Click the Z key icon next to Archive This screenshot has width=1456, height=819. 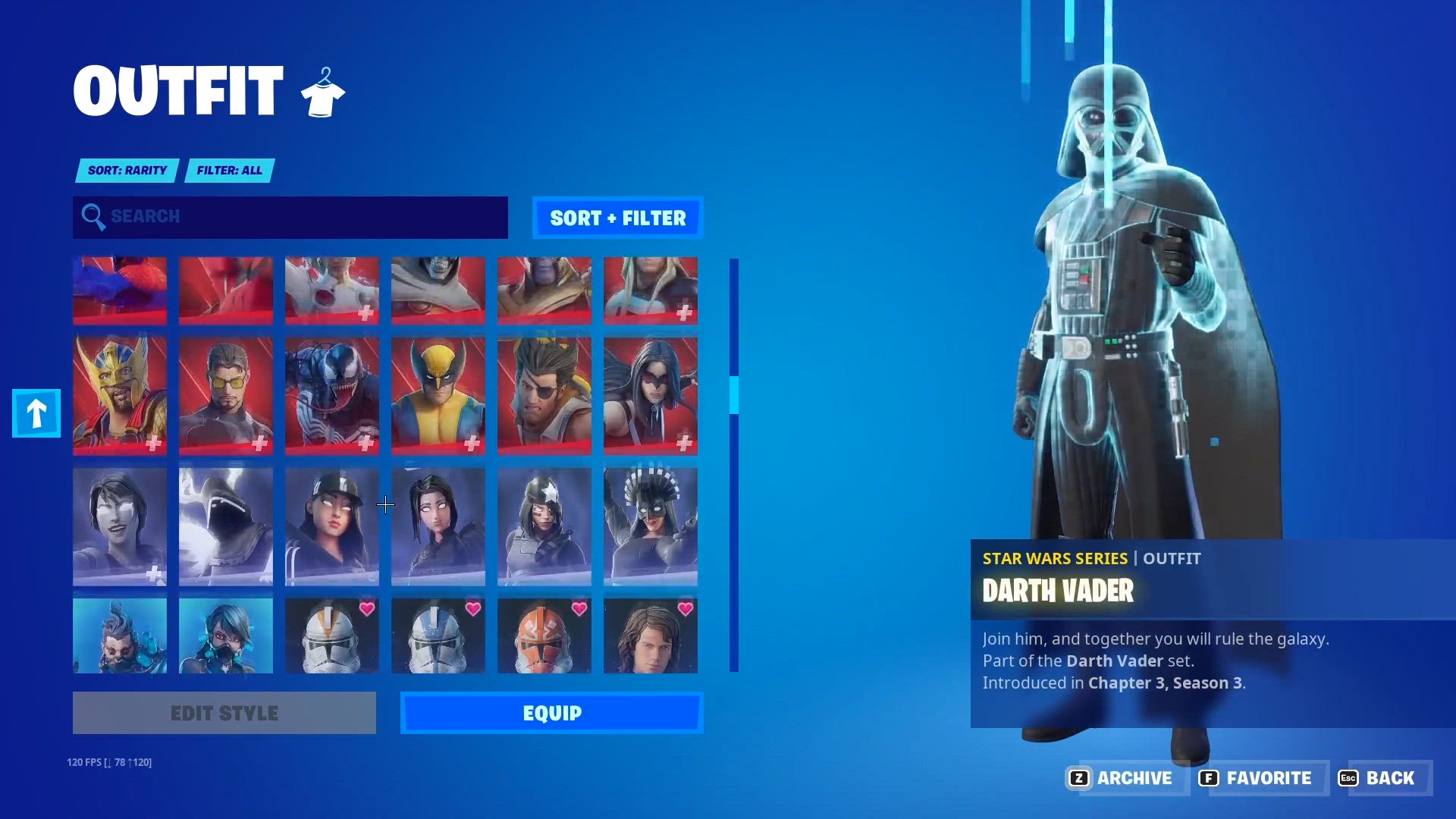pyautogui.click(x=1080, y=778)
